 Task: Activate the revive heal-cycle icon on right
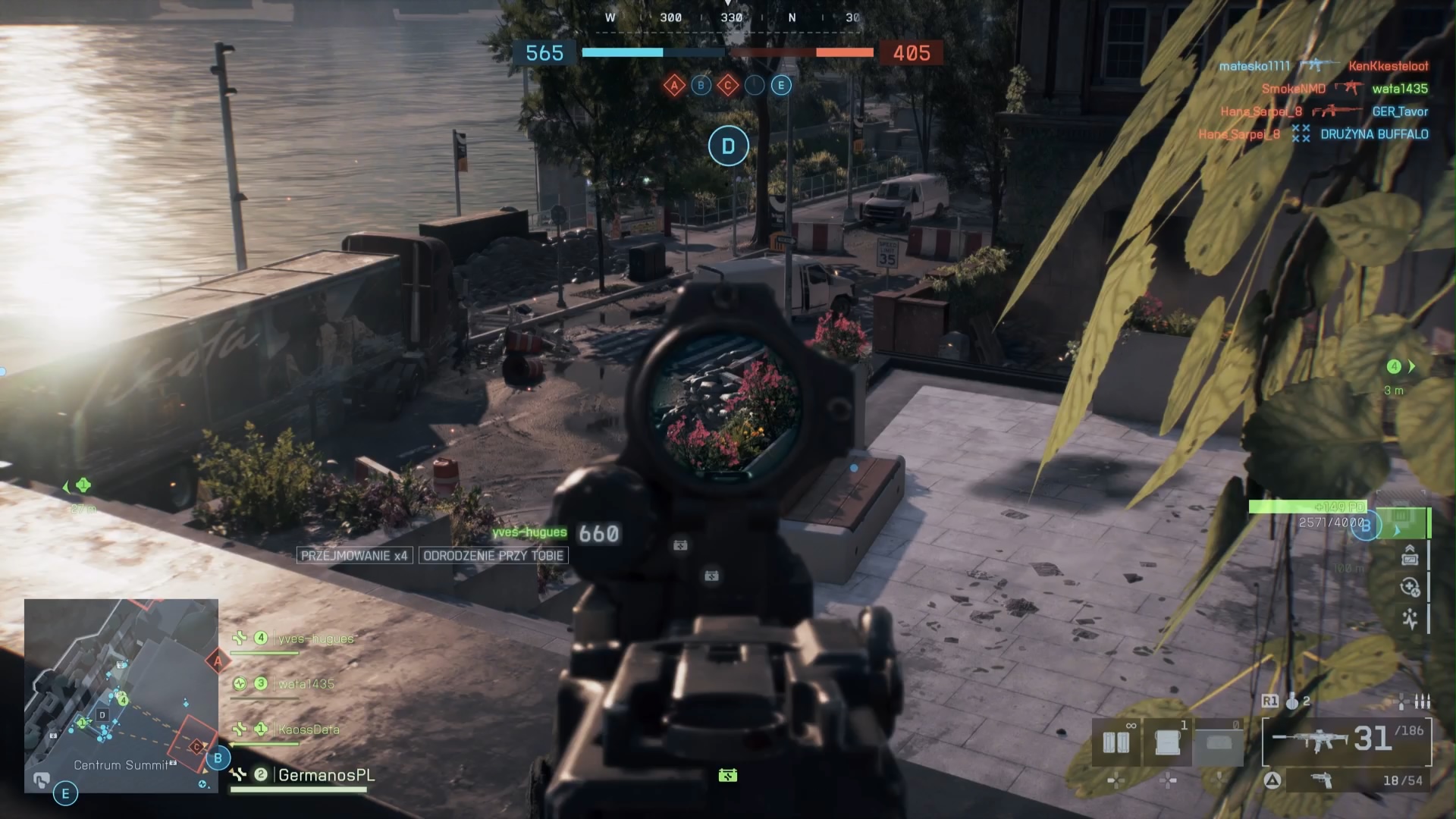[1410, 587]
